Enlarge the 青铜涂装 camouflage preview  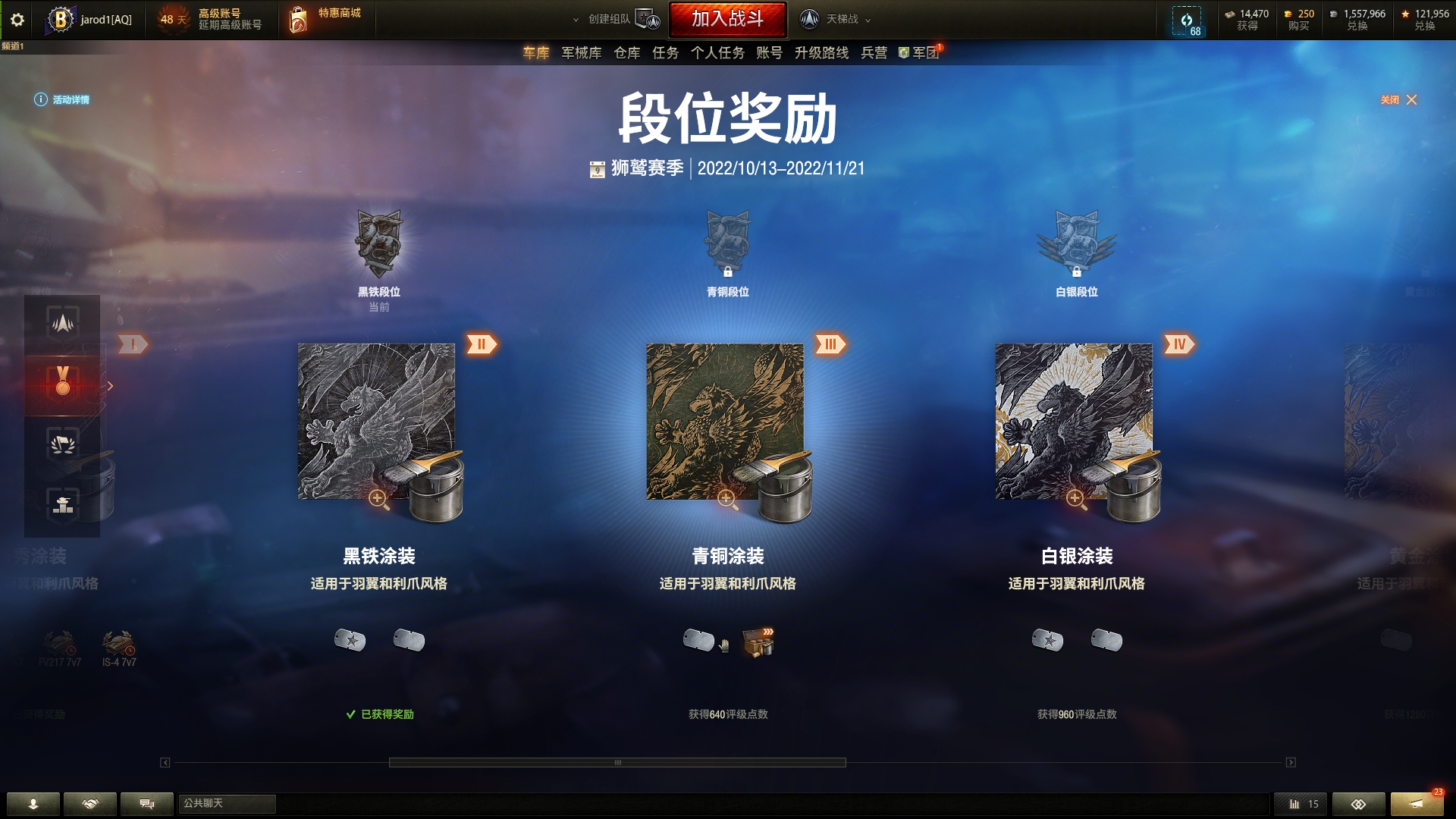coord(726,498)
